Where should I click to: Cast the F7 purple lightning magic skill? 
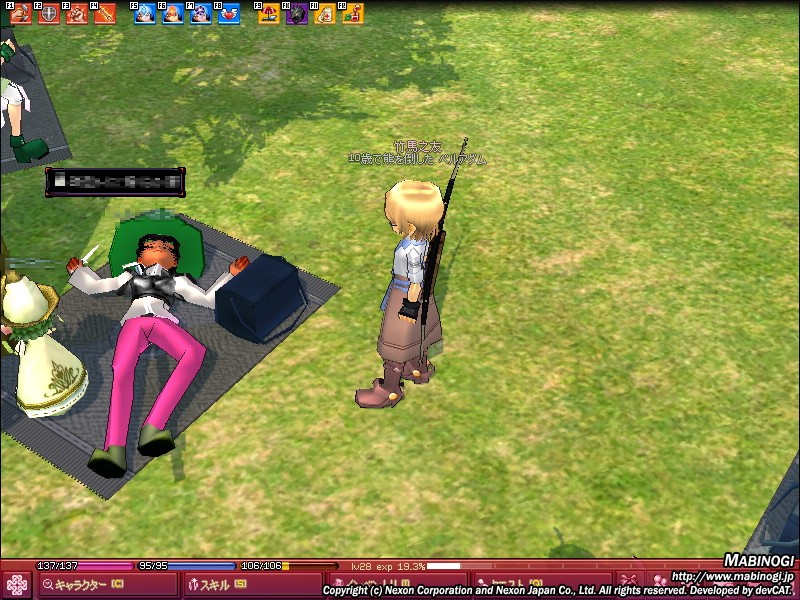pyautogui.click(x=200, y=14)
